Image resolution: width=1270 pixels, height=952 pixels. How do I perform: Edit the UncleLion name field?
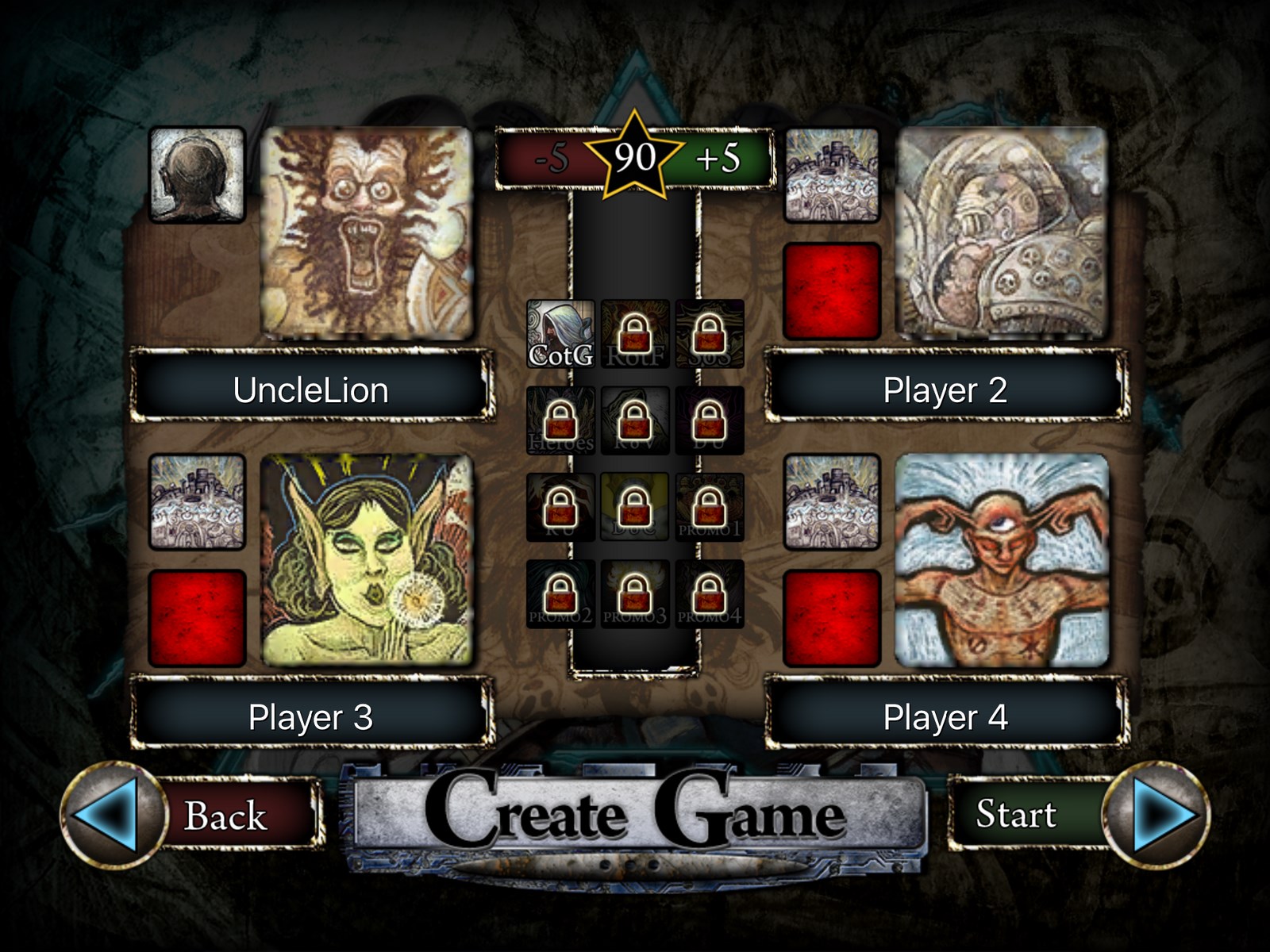point(310,390)
